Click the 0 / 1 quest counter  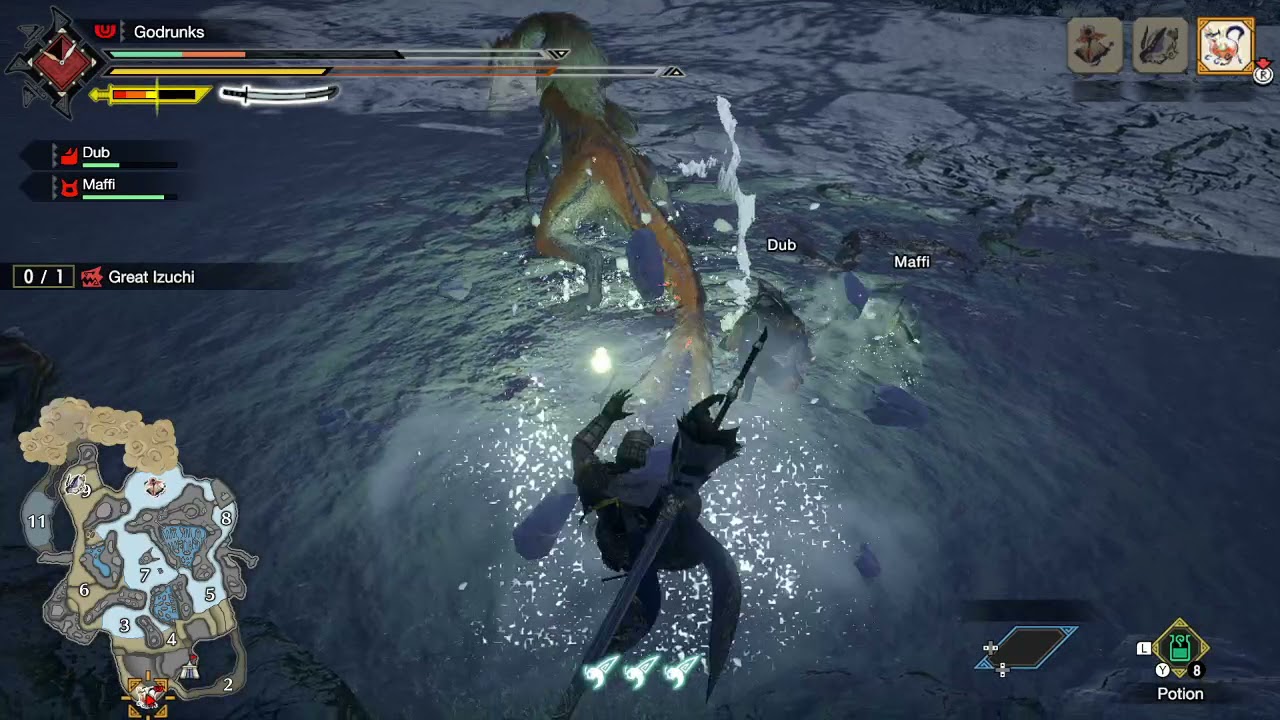pyautogui.click(x=42, y=277)
